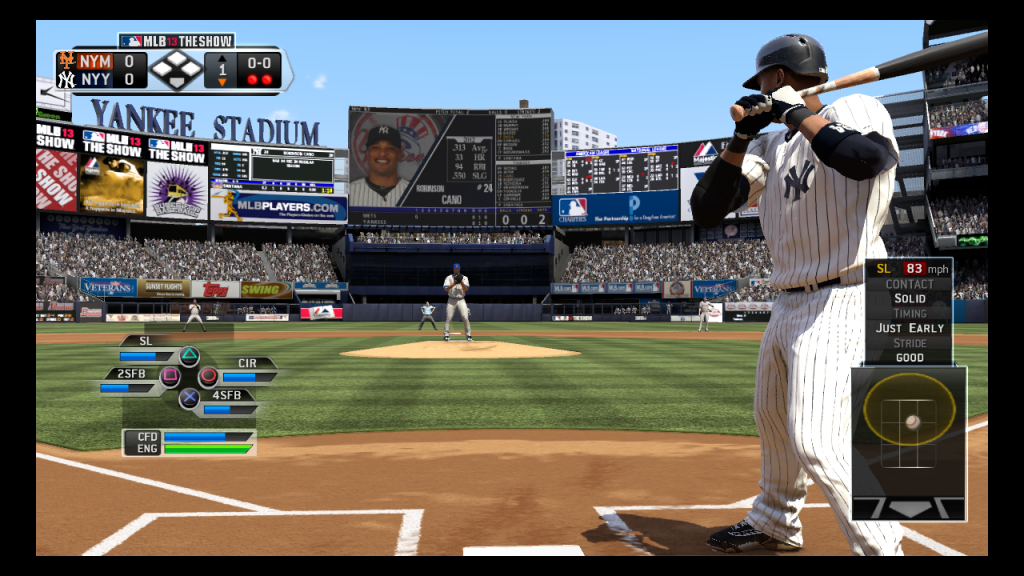Click the strike zone pitch location panel
Image resolution: width=1024 pixels, height=576 pixels.
click(x=909, y=420)
